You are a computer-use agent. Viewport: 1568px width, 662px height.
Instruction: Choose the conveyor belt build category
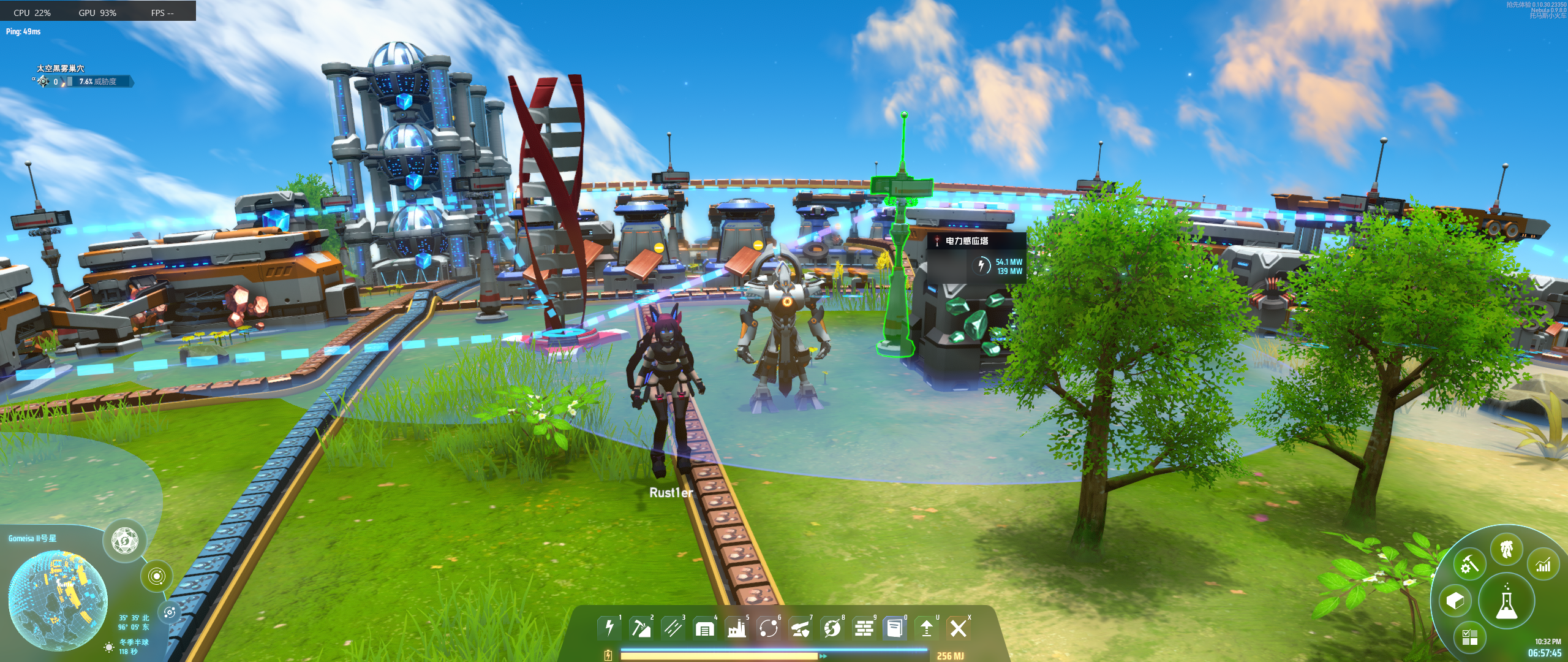(673, 628)
